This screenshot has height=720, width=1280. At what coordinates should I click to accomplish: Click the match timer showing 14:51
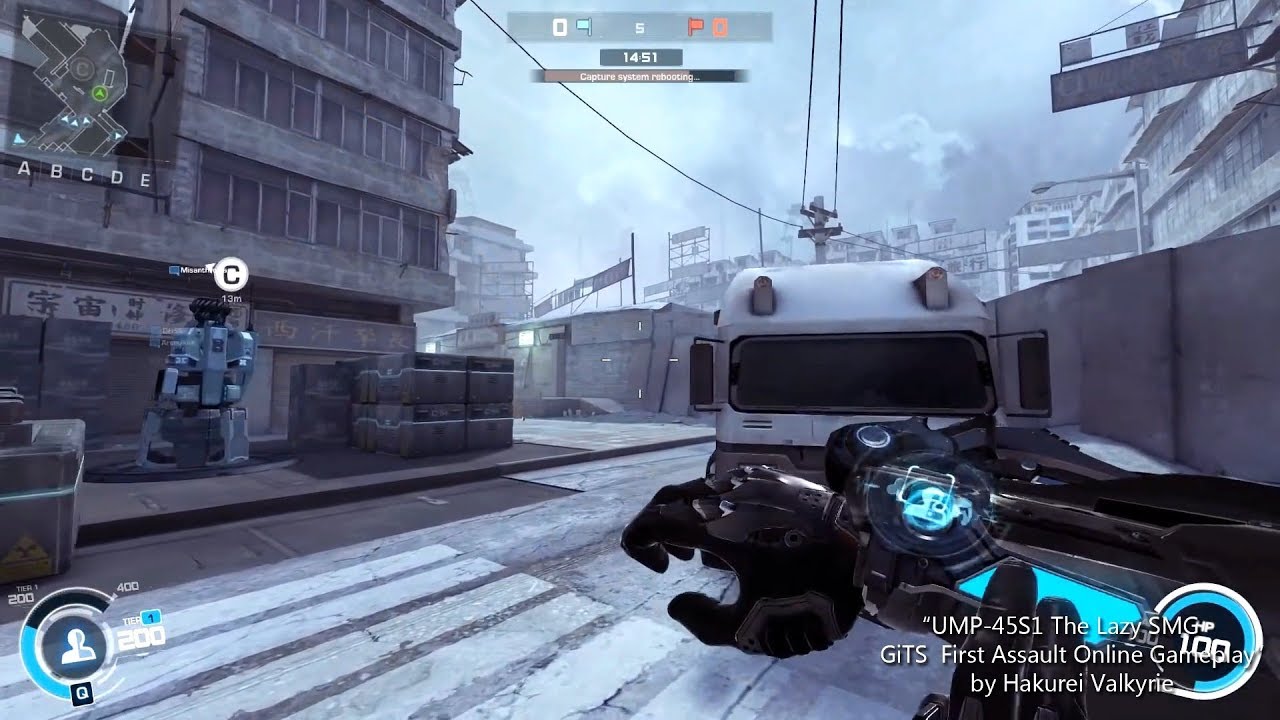(x=640, y=56)
